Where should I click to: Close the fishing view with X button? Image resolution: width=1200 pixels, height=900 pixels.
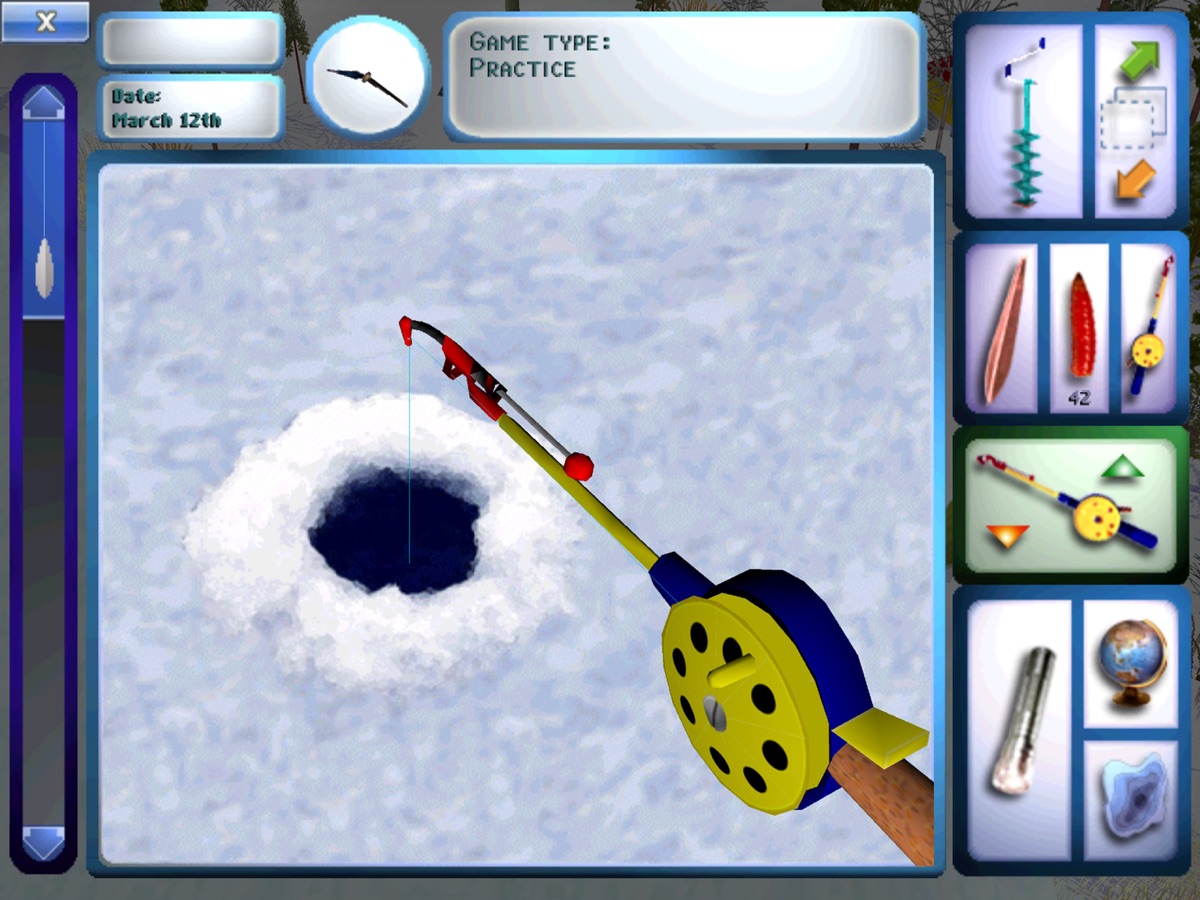(x=45, y=22)
